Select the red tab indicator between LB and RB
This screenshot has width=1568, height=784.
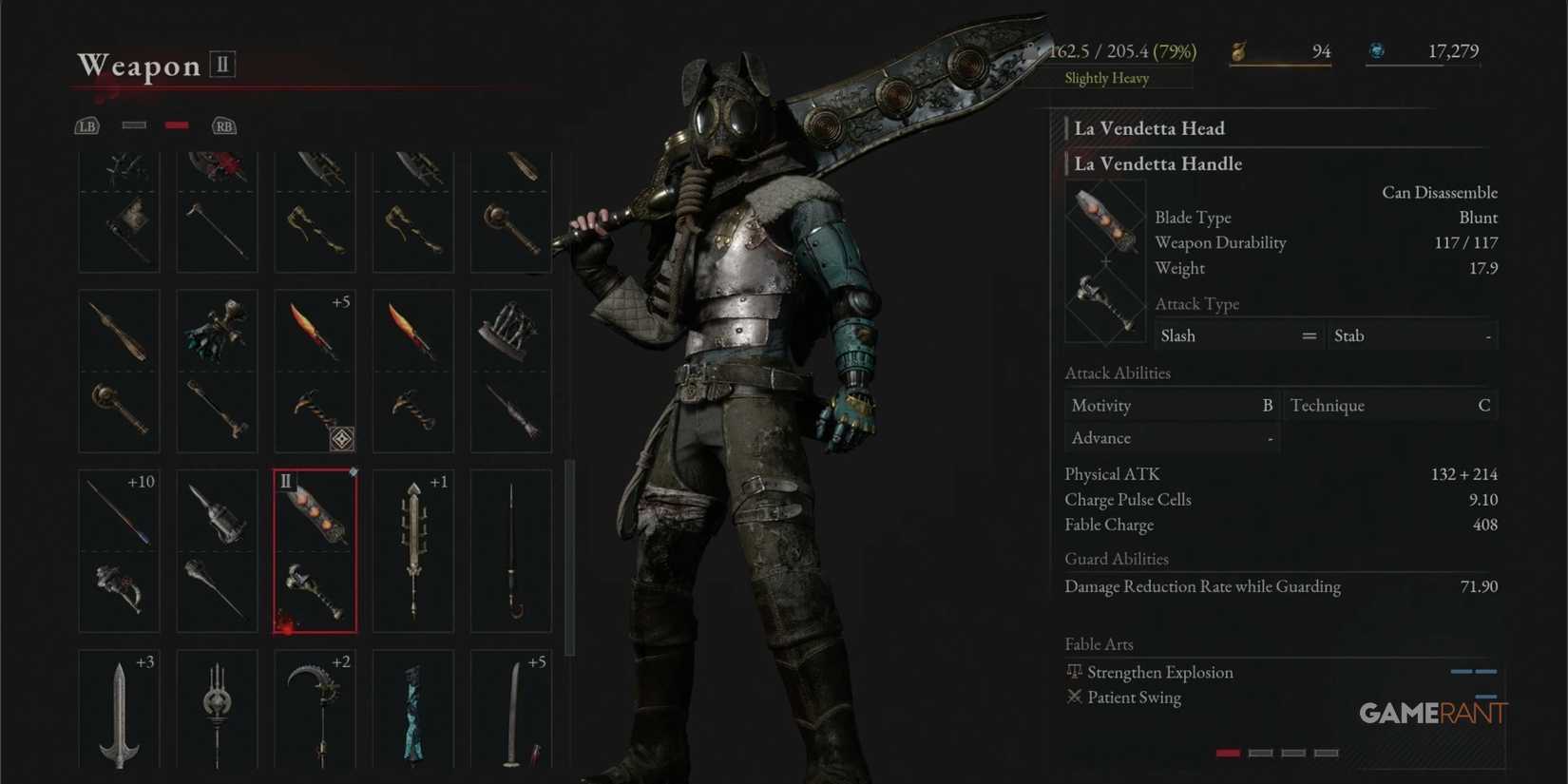pyautogui.click(x=176, y=124)
